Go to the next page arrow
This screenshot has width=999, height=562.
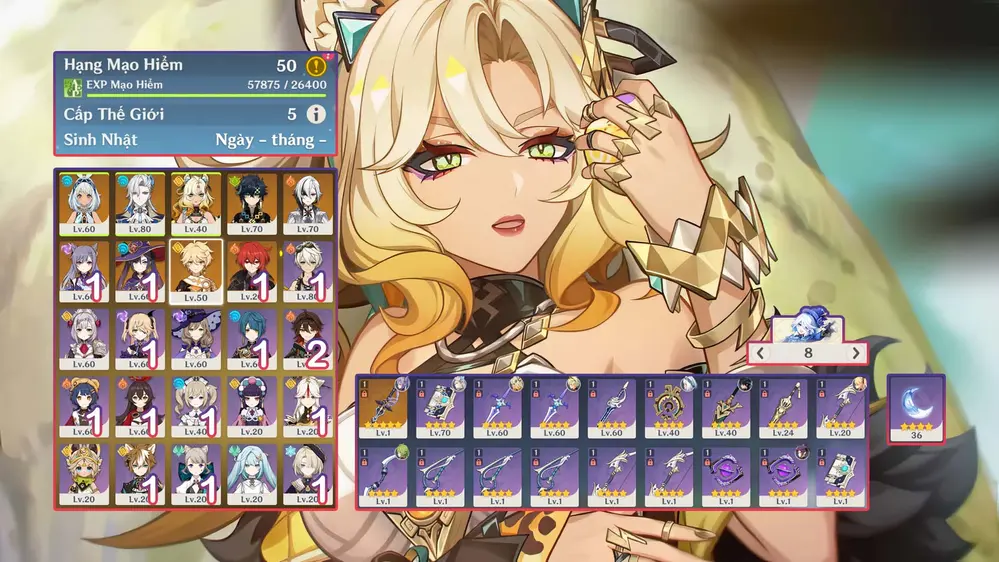pos(855,353)
